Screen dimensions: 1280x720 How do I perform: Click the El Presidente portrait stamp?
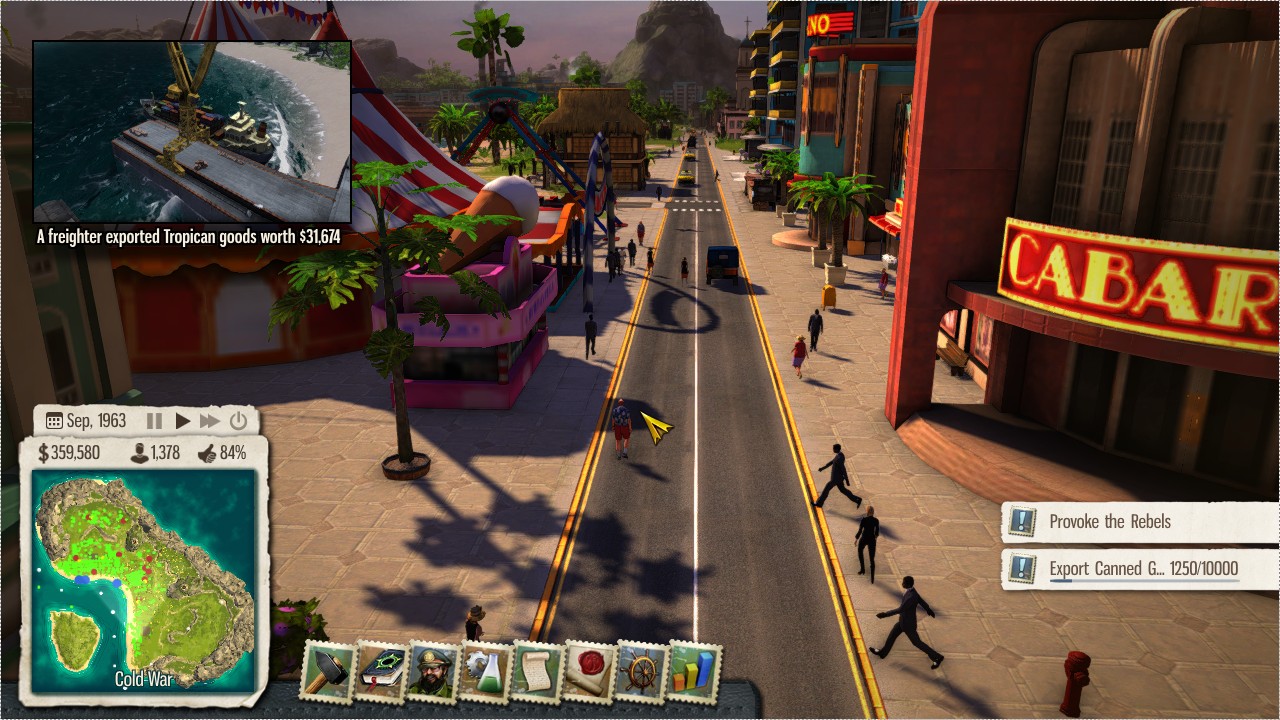[x=434, y=671]
